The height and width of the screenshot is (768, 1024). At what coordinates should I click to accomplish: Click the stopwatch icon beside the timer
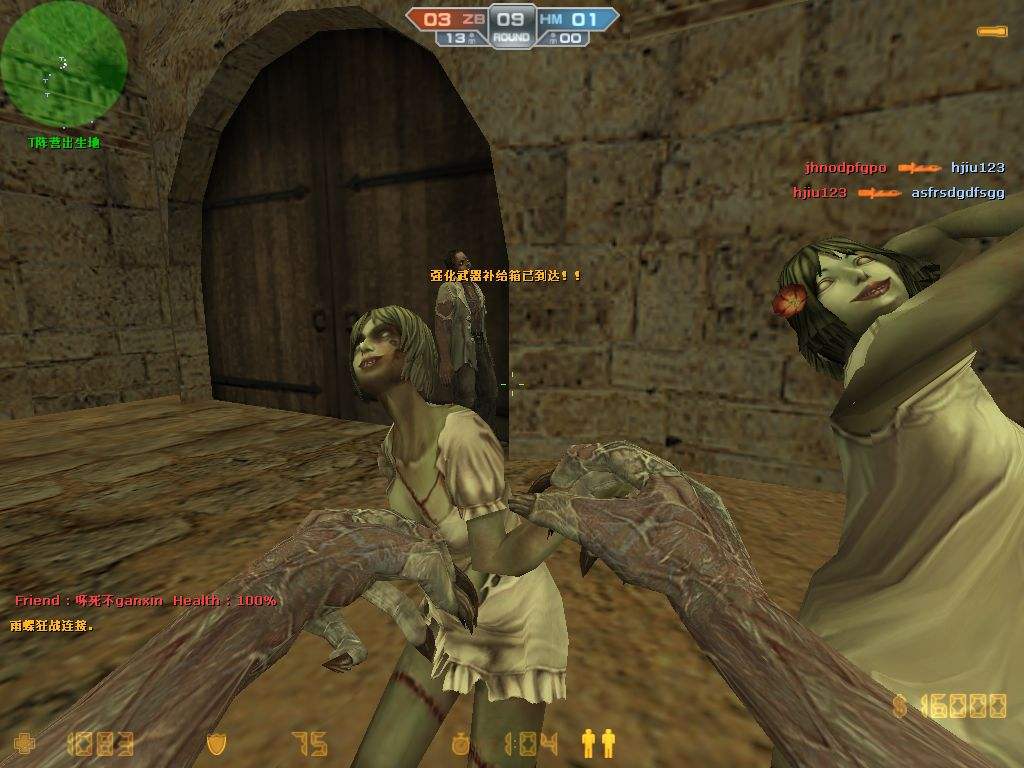pos(461,743)
